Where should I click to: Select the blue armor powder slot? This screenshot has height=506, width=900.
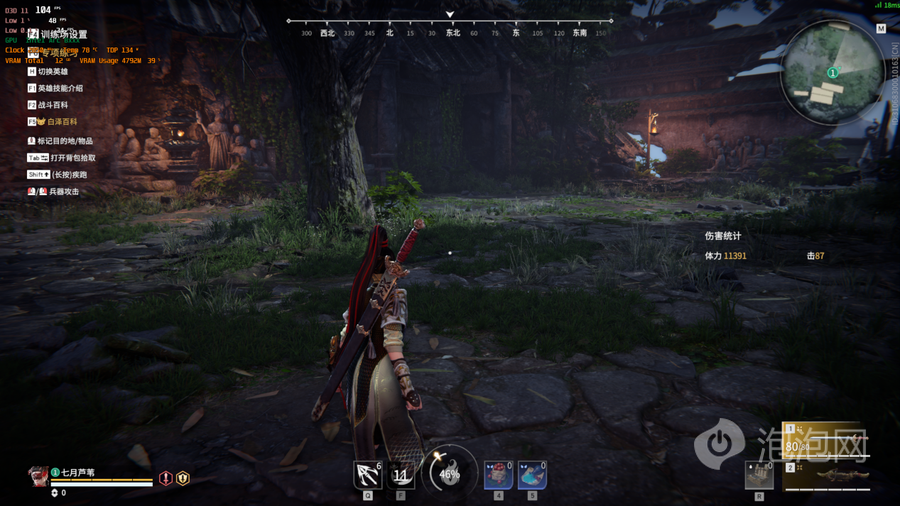pyautogui.click(x=532, y=475)
